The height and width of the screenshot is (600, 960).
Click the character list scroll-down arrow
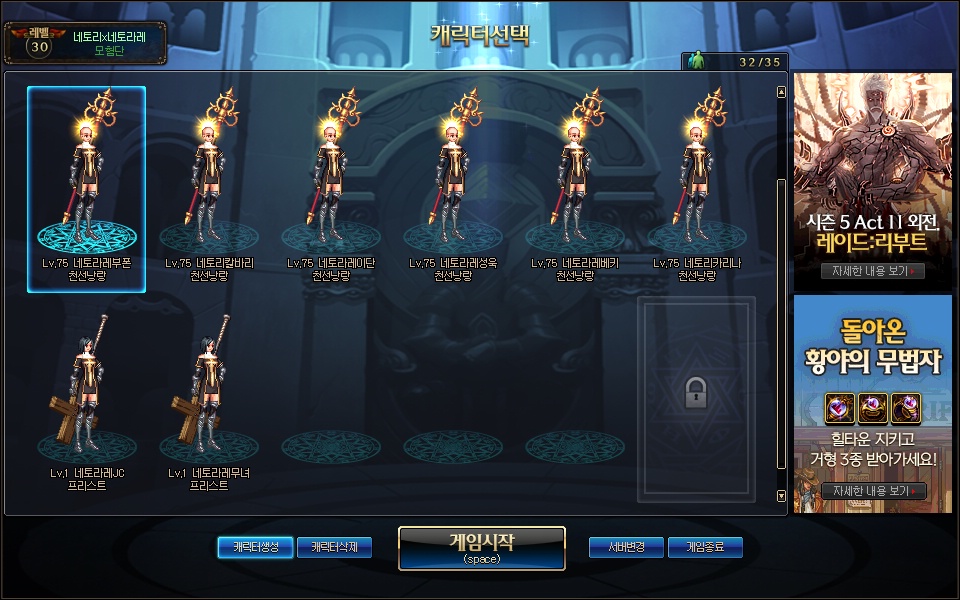[781, 496]
